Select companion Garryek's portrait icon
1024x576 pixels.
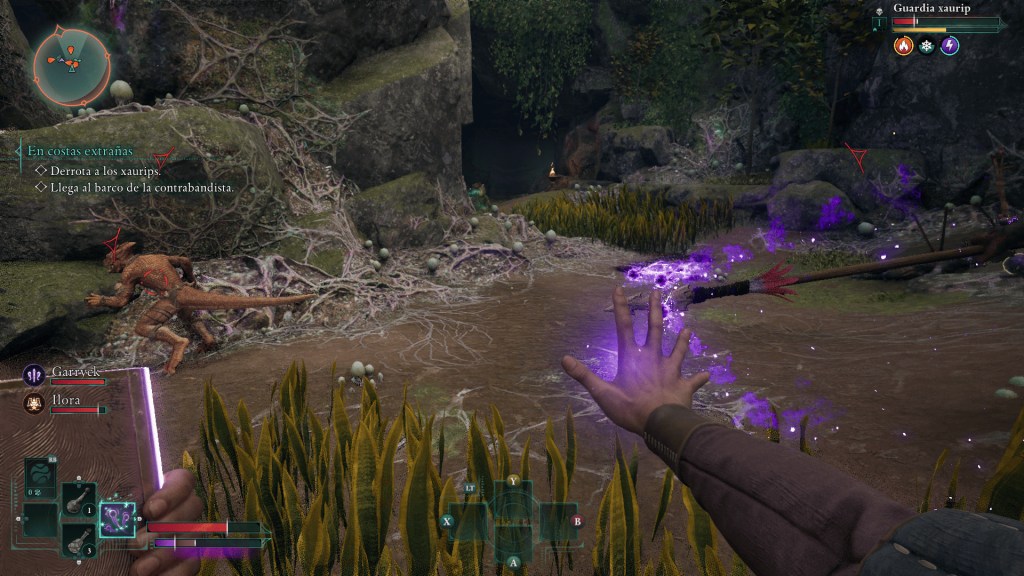pos(34,375)
